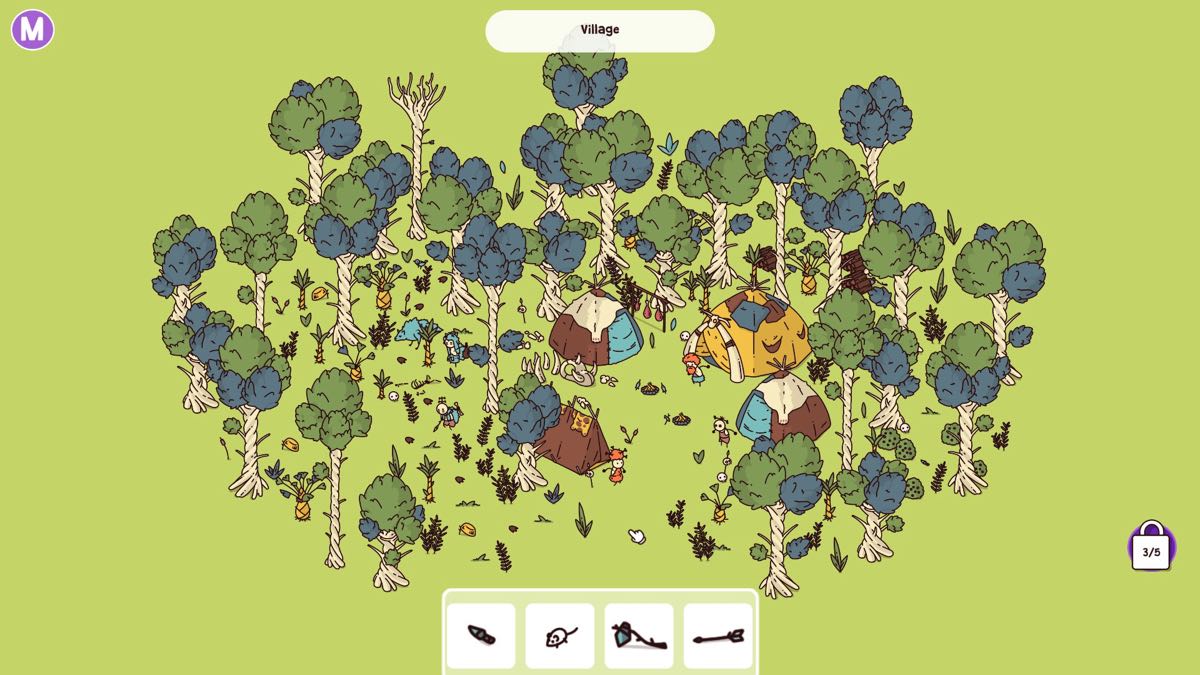1200x675 pixels.
Task: Select the stone knife item card
Action: (x=481, y=636)
